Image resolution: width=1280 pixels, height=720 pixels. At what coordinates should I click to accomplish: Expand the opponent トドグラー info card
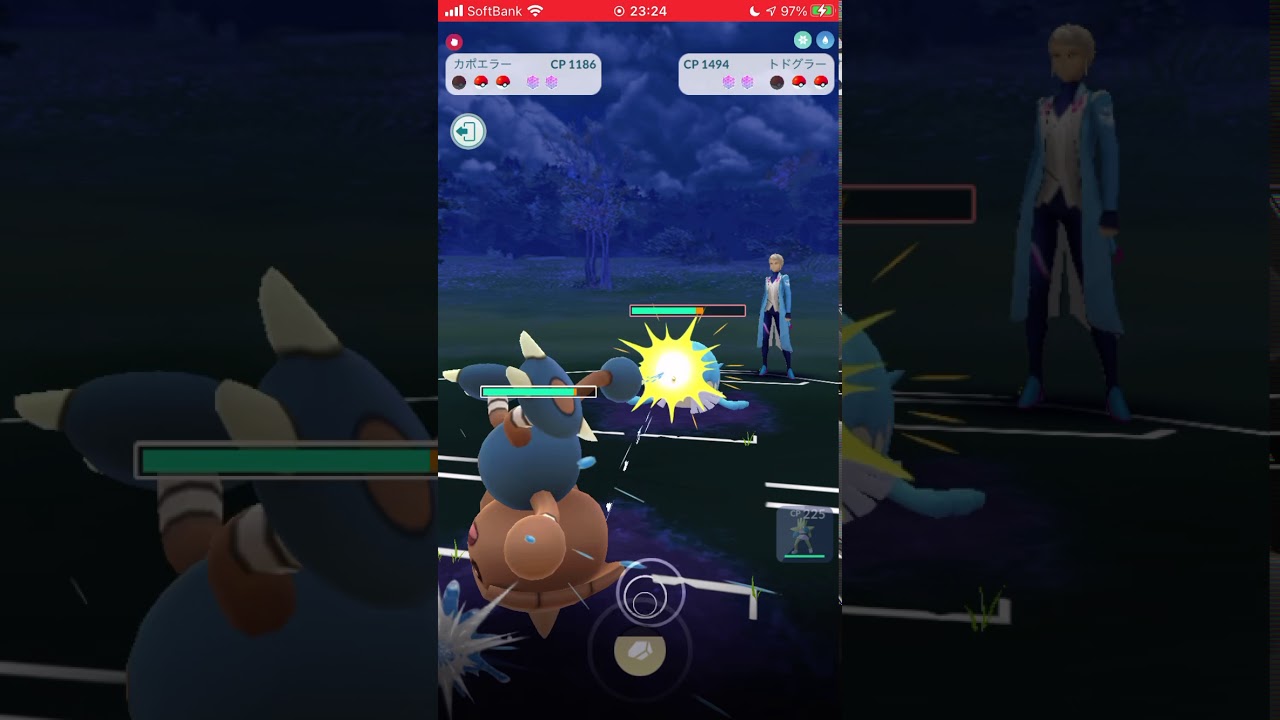756,73
